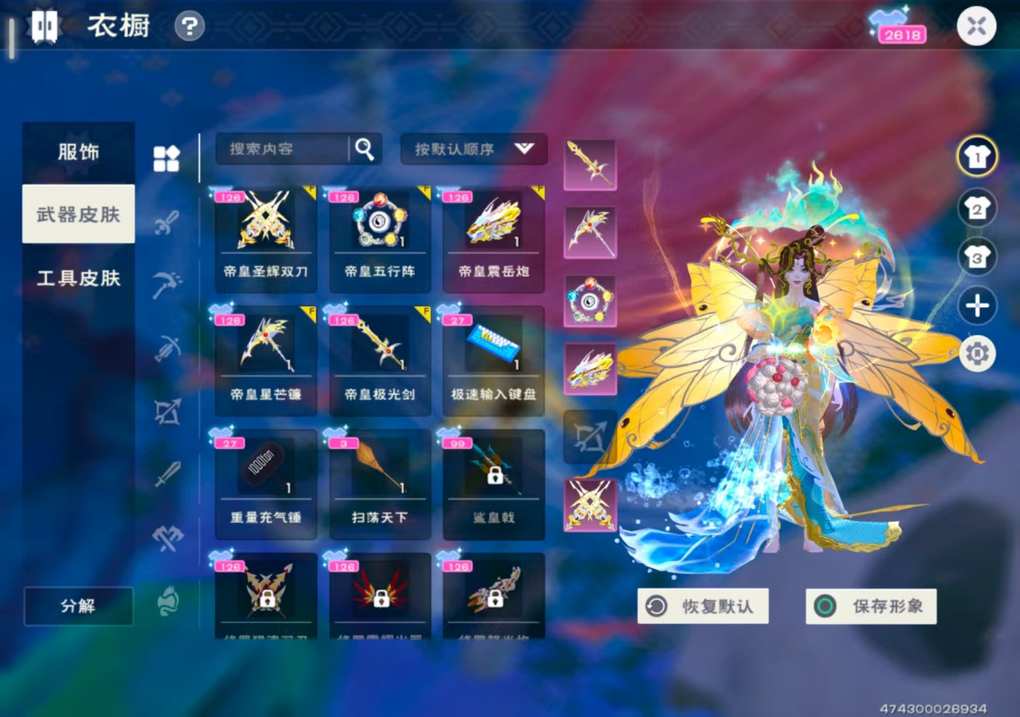Select the 武器皮肤 tab
This screenshot has width=1020, height=717.
click(x=78, y=213)
